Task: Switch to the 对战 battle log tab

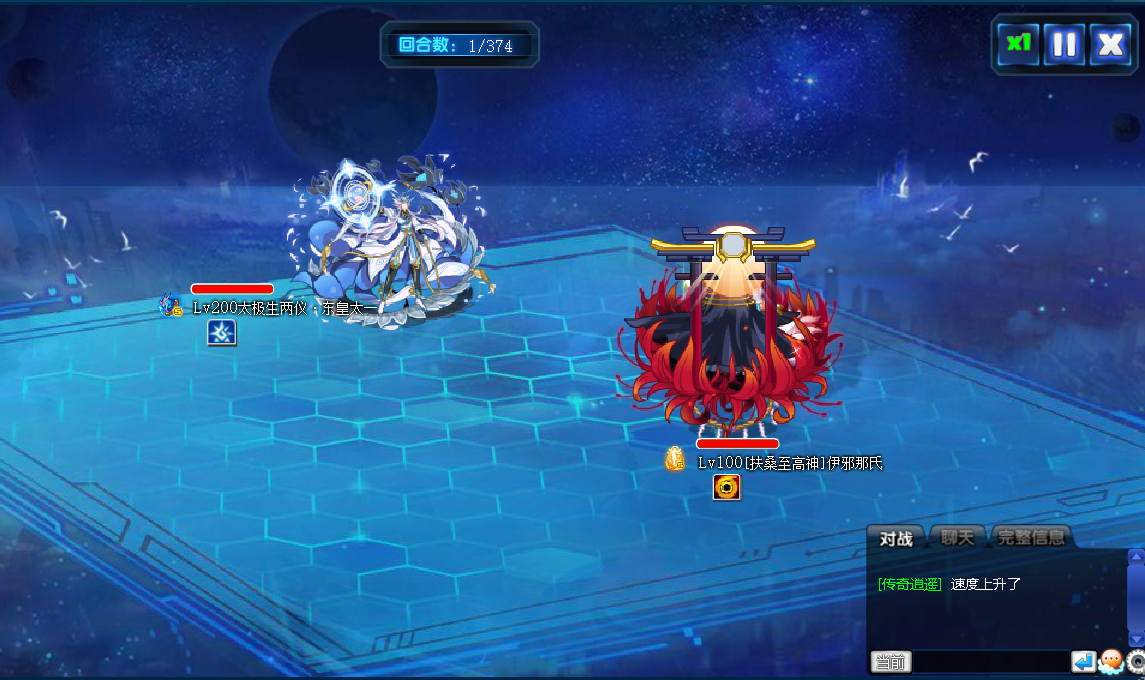Action: (896, 538)
